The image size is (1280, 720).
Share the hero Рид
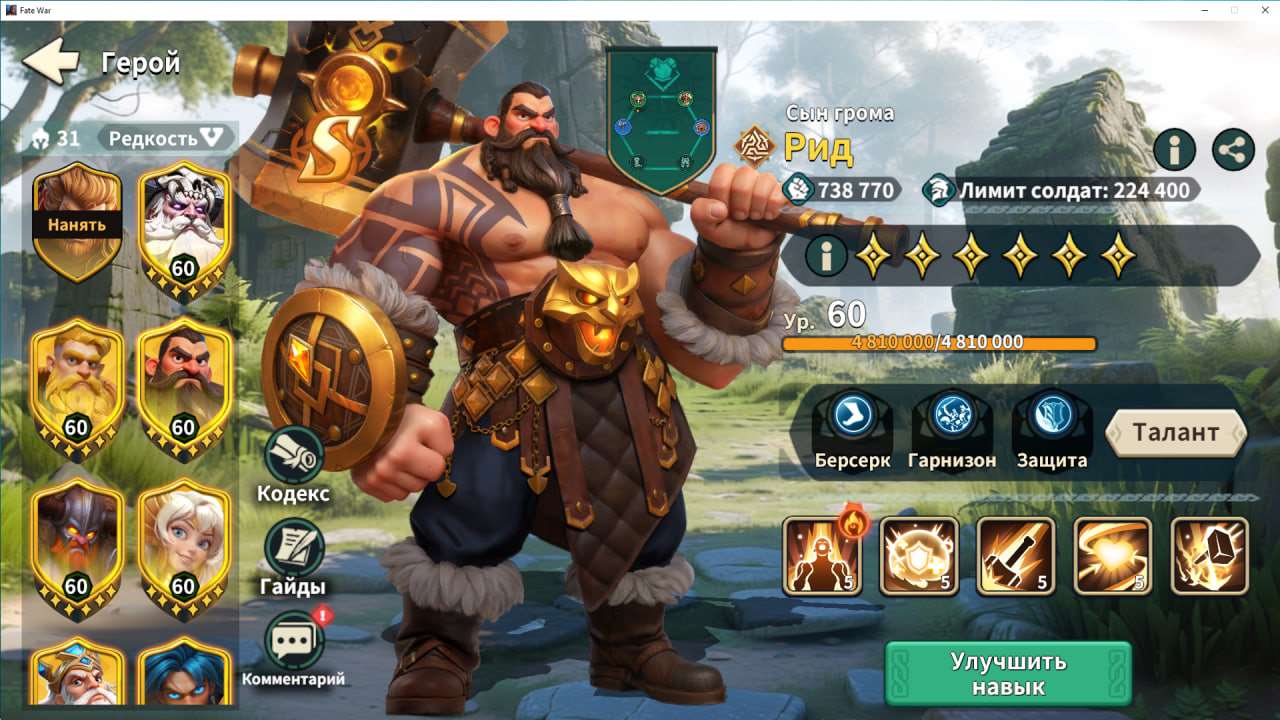[1235, 150]
